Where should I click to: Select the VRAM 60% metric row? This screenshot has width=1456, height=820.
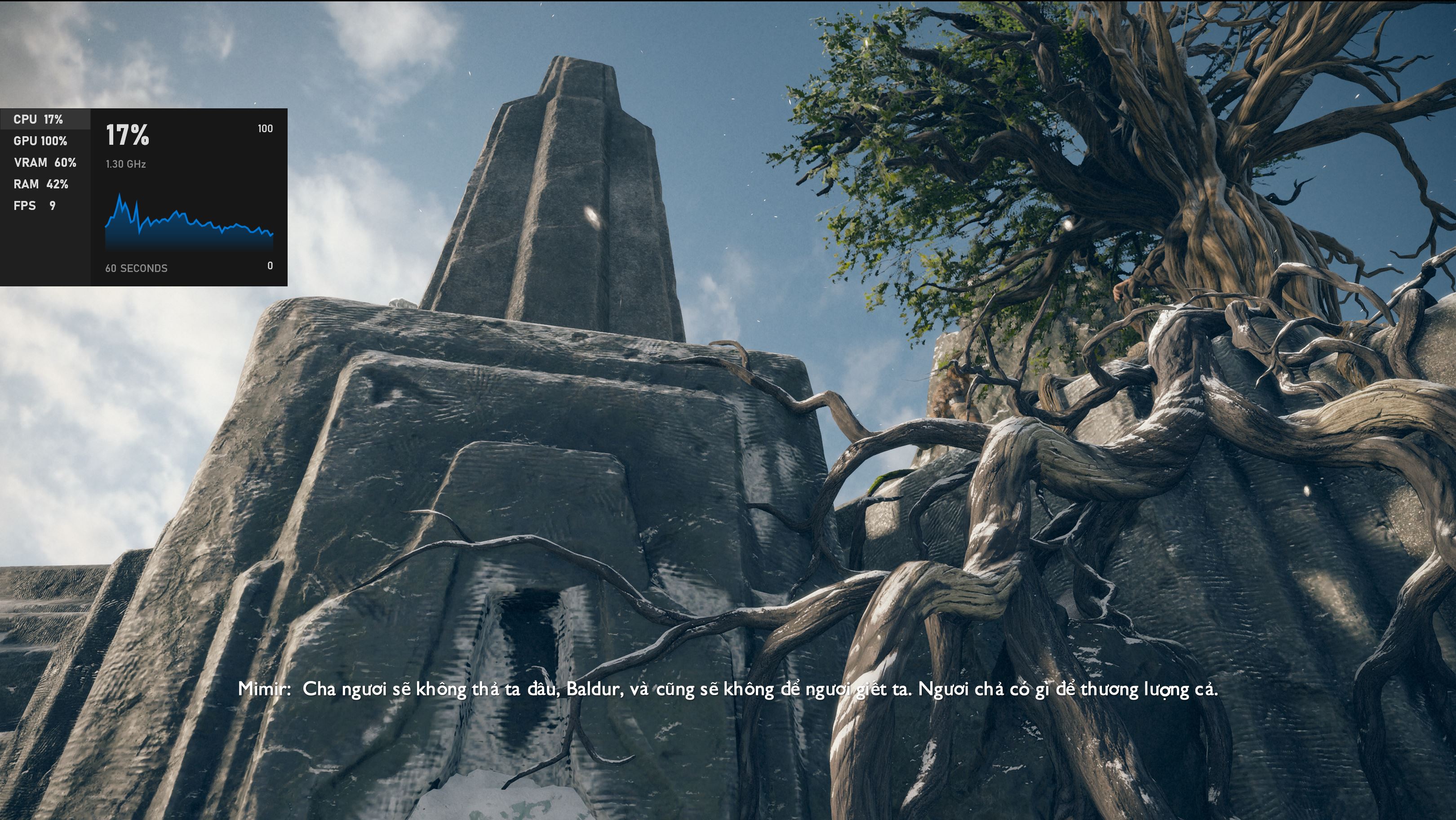(45, 162)
